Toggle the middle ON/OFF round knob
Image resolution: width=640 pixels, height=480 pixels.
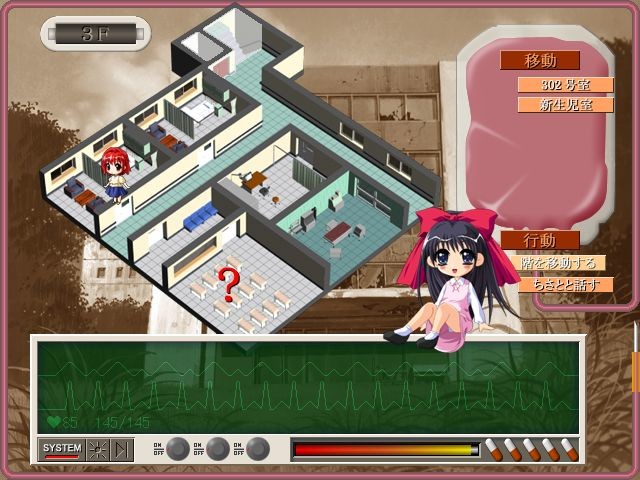pos(217,449)
